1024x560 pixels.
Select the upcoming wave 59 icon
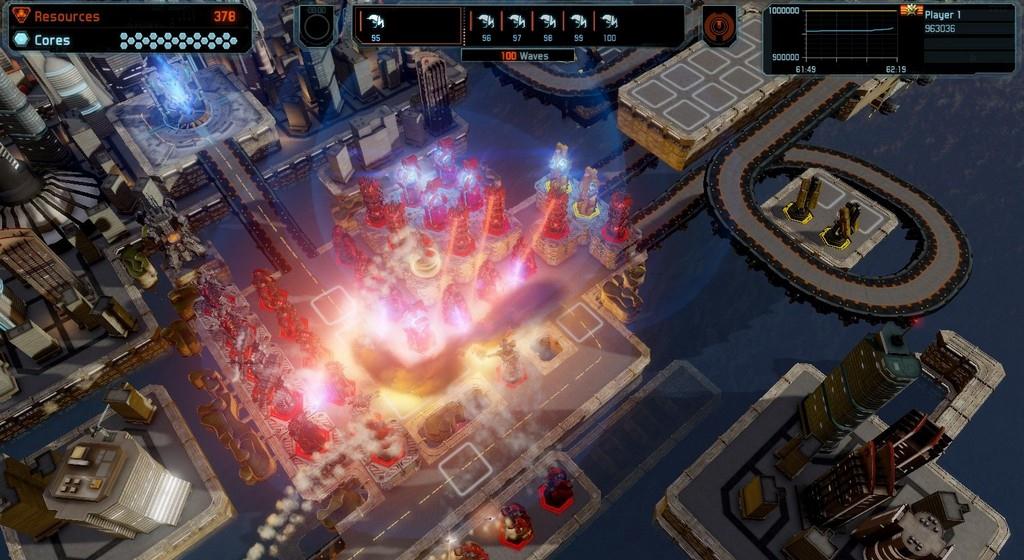pos(578,23)
